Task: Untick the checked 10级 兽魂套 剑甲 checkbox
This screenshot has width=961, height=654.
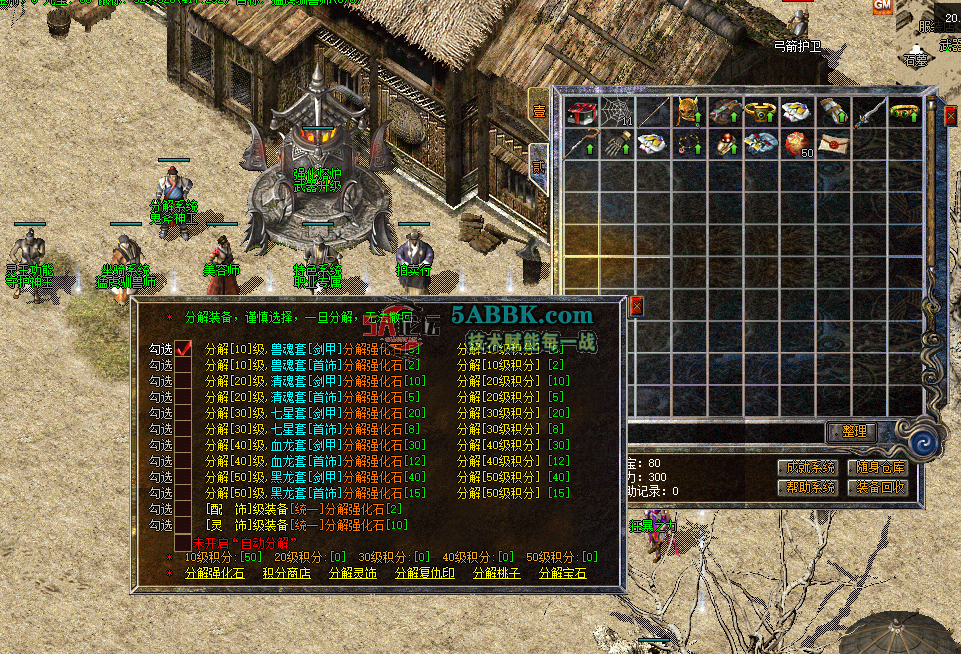Action: coord(183,349)
